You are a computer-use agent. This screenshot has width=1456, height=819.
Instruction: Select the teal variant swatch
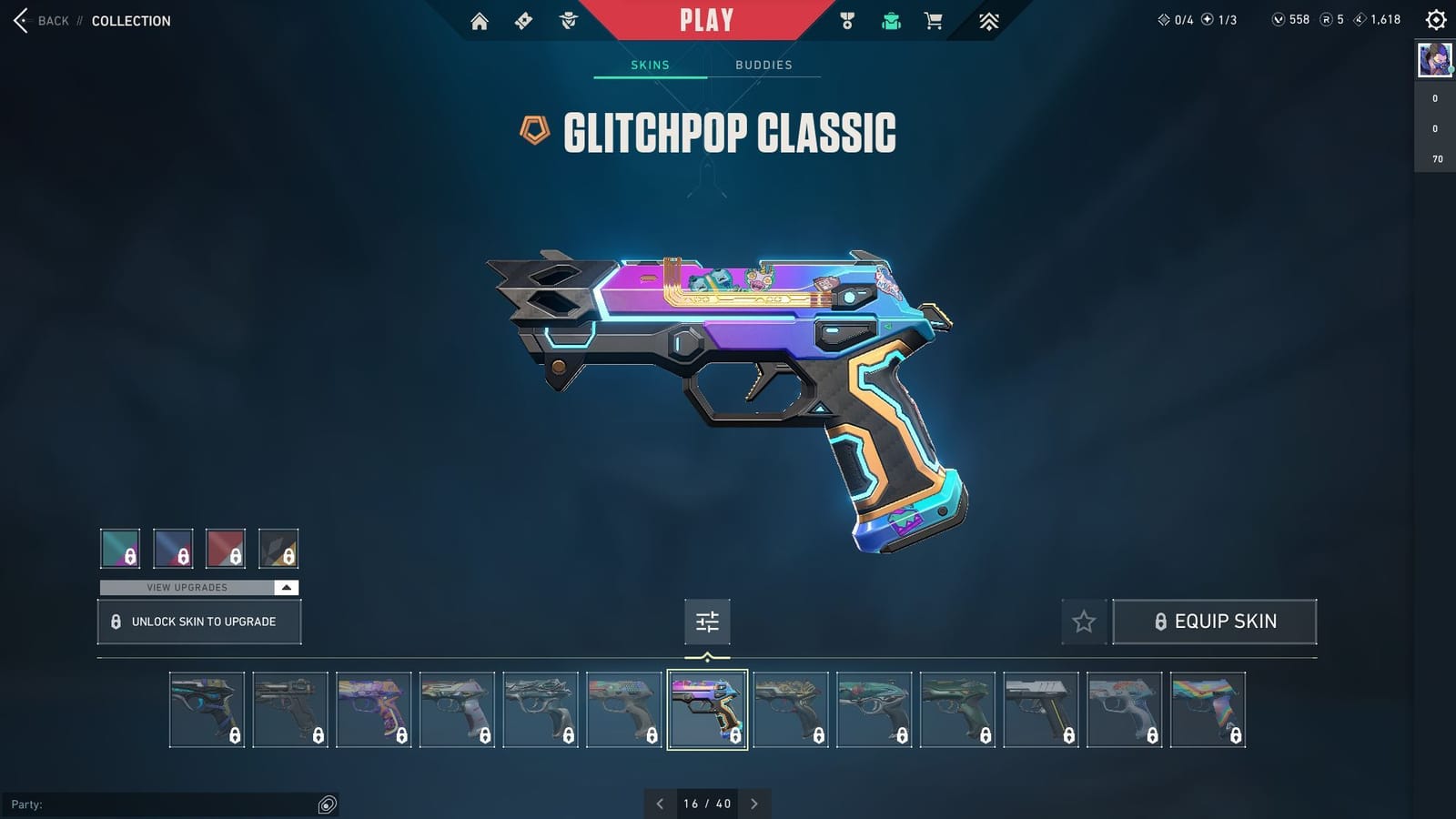coord(120,549)
